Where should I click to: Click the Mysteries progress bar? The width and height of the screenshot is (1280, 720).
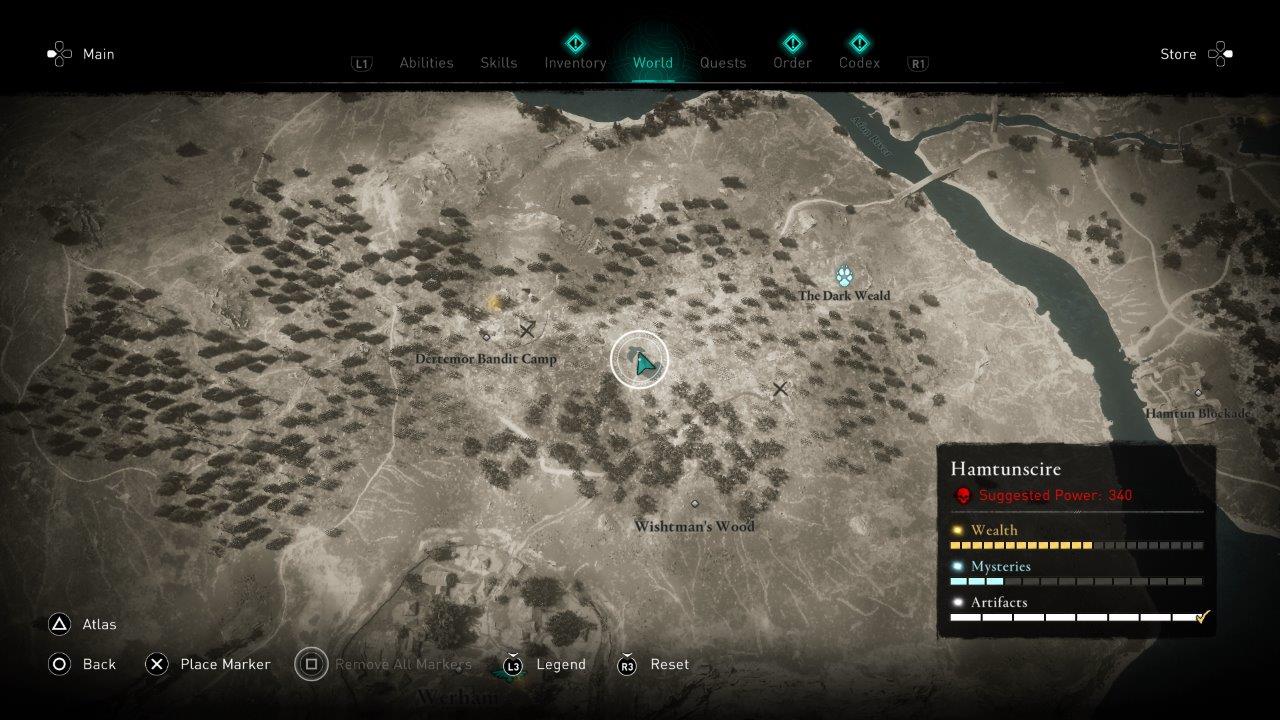[x=1075, y=581]
